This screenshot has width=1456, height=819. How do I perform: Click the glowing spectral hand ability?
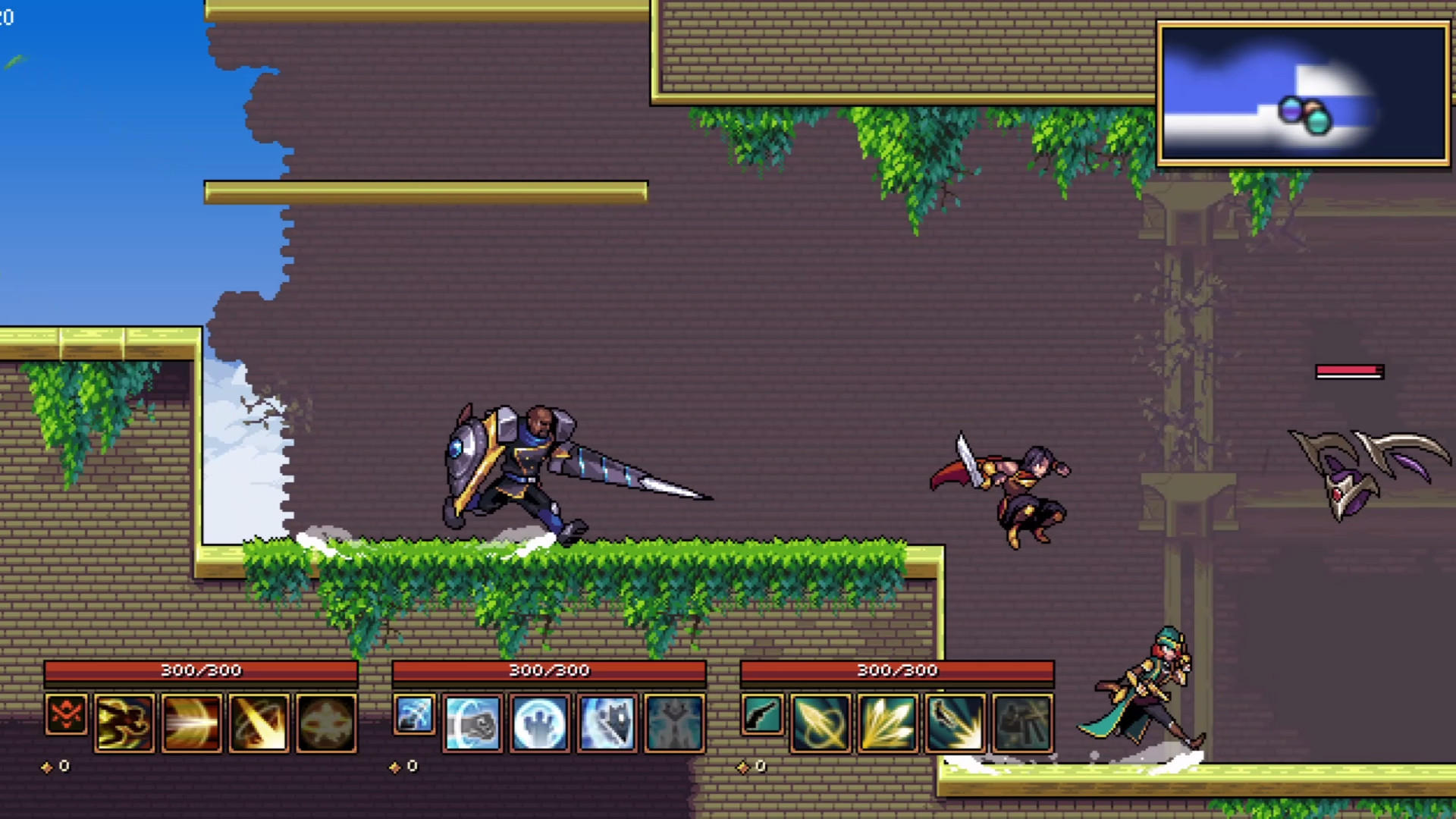(539, 722)
